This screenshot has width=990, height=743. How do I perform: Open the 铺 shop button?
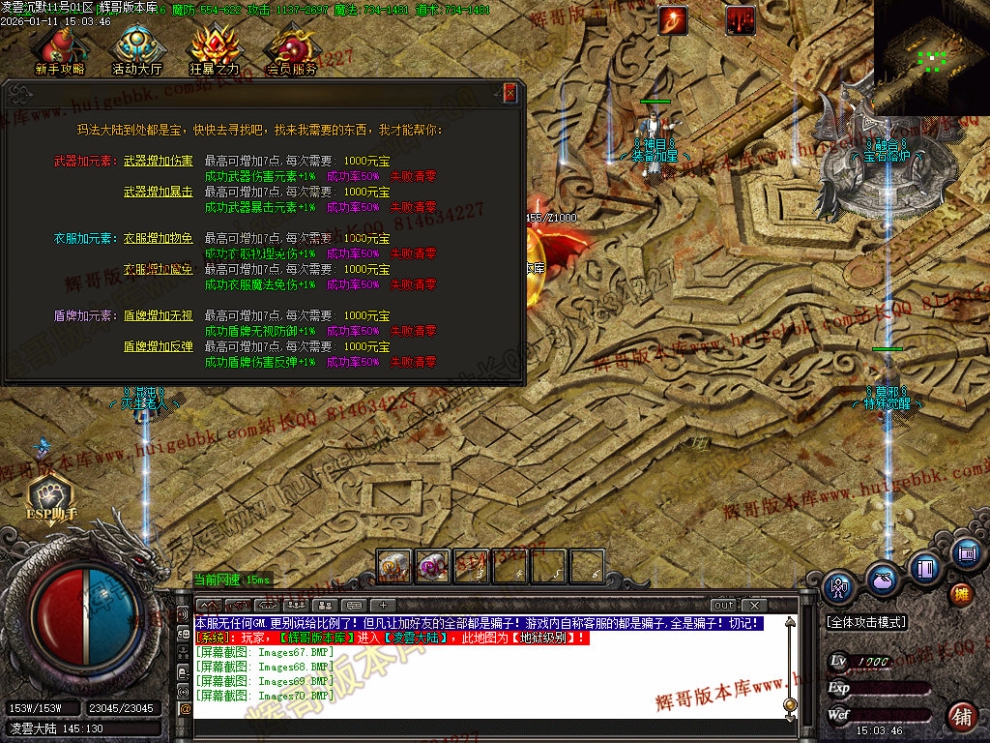click(x=961, y=716)
